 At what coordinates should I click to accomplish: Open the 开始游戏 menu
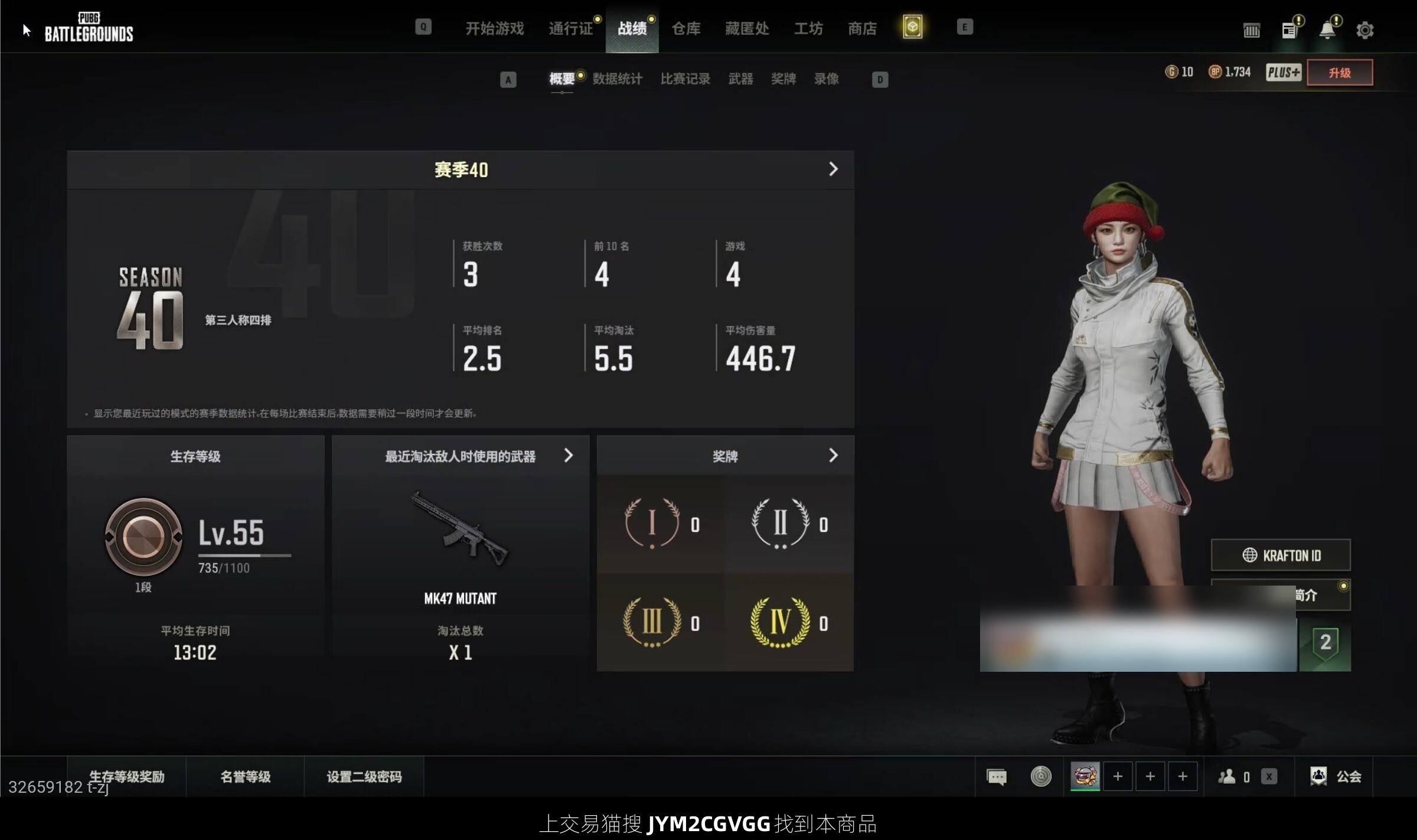pos(494,28)
